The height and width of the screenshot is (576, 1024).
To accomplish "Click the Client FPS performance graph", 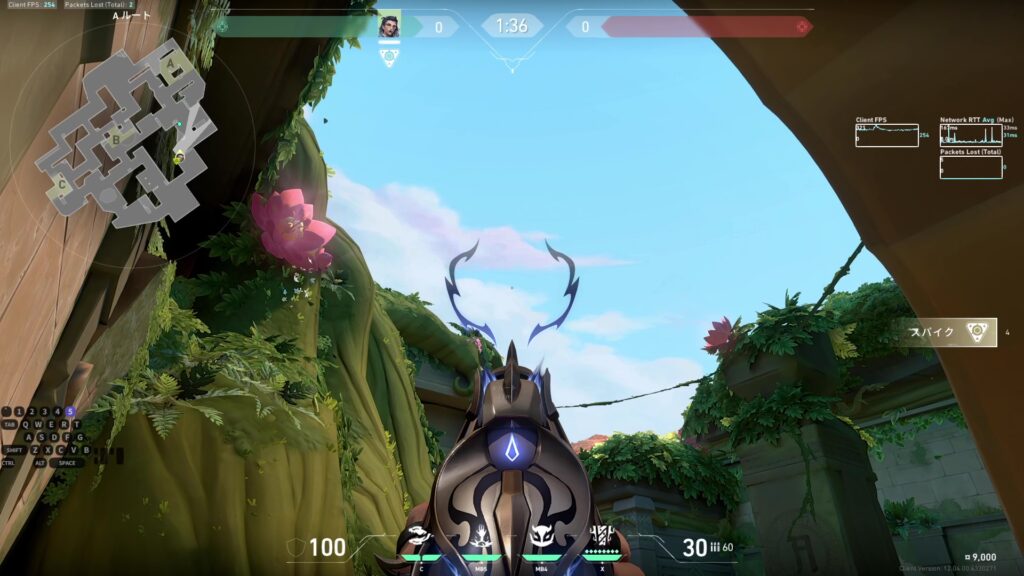I will [x=886, y=135].
